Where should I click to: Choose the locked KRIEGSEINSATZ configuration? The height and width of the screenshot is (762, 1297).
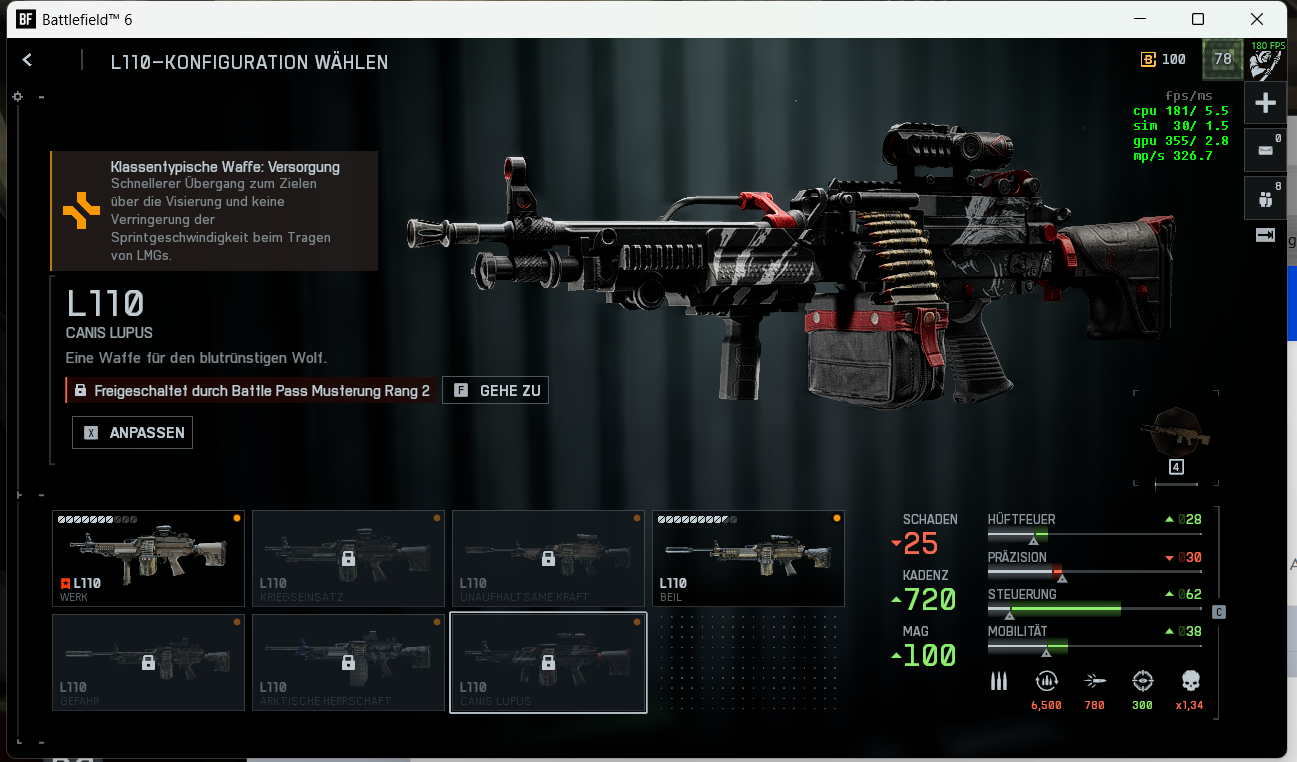coord(348,558)
